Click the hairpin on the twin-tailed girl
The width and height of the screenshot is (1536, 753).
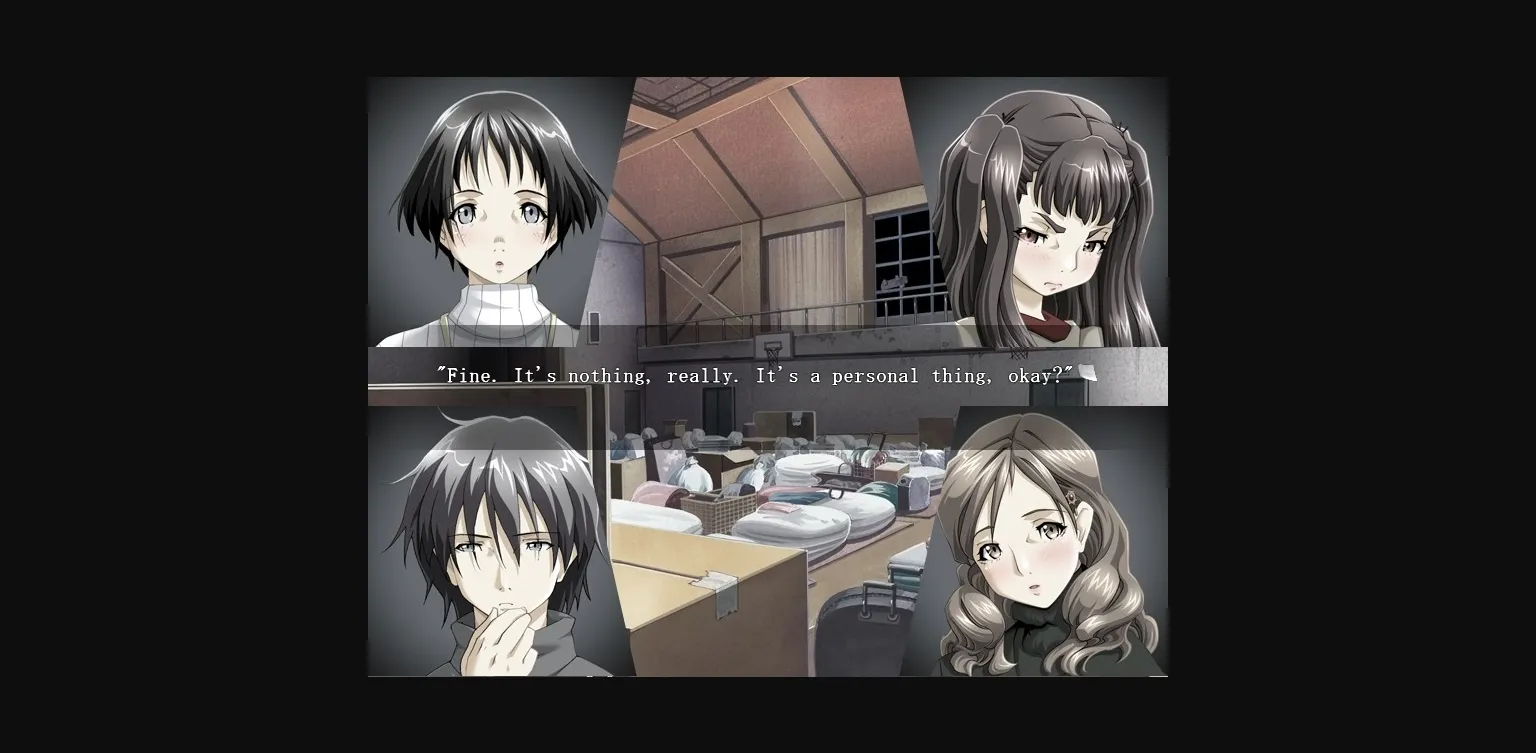point(1122,126)
